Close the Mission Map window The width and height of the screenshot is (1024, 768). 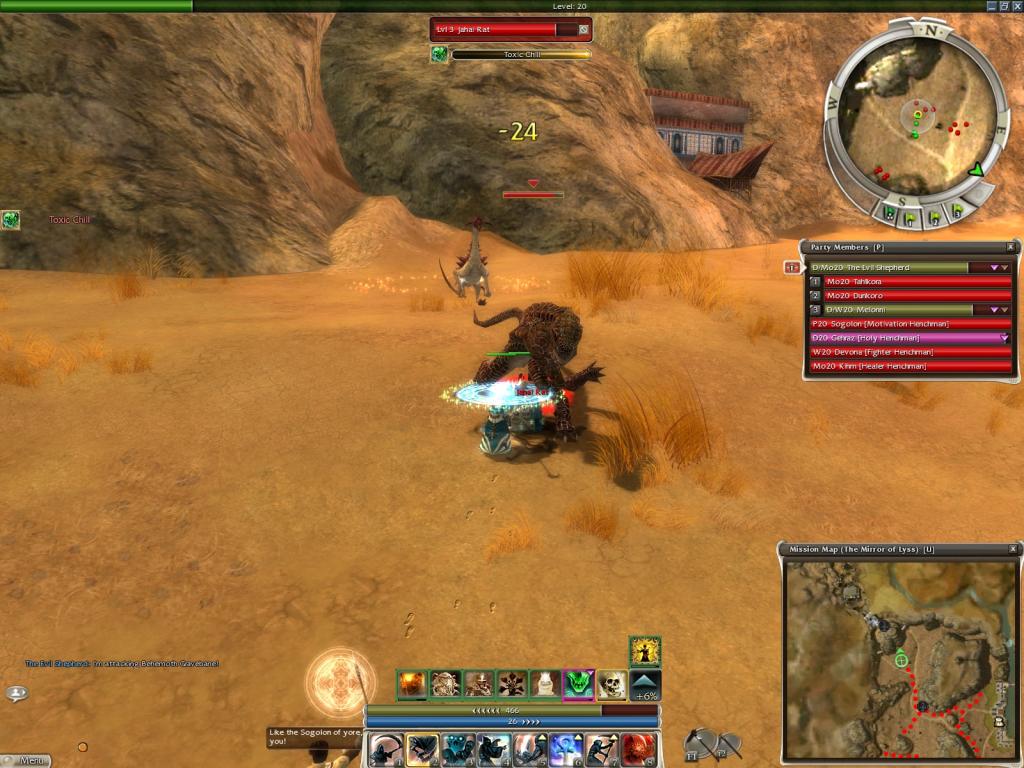pos(1010,549)
